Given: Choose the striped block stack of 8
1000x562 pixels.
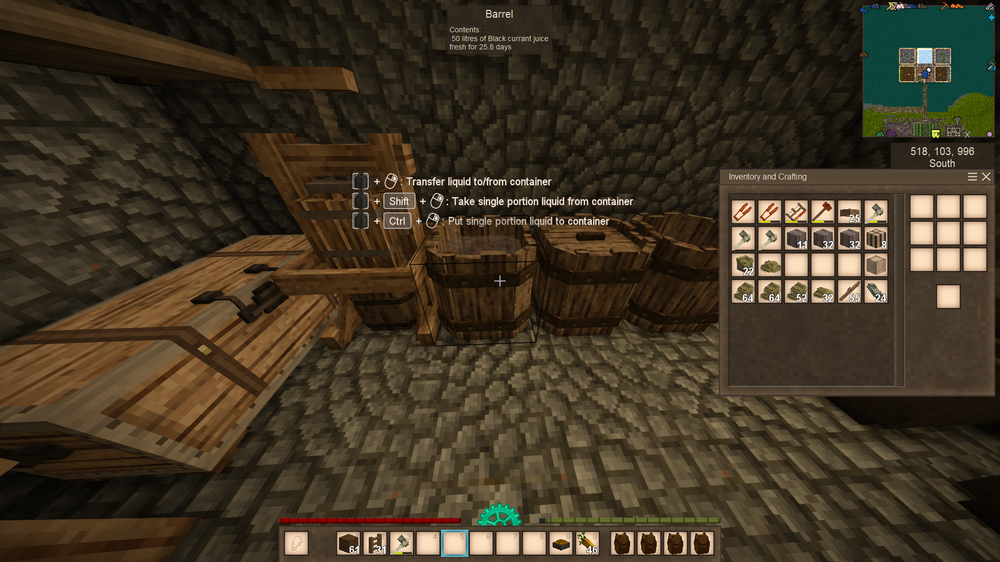Looking at the screenshot, I should pyautogui.click(x=875, y=238).
